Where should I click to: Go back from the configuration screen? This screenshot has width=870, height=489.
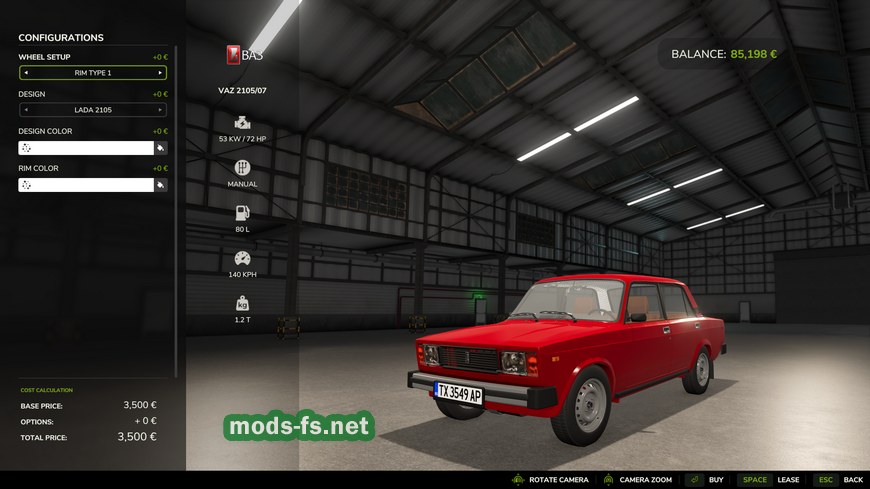click(x=852, y=480)
